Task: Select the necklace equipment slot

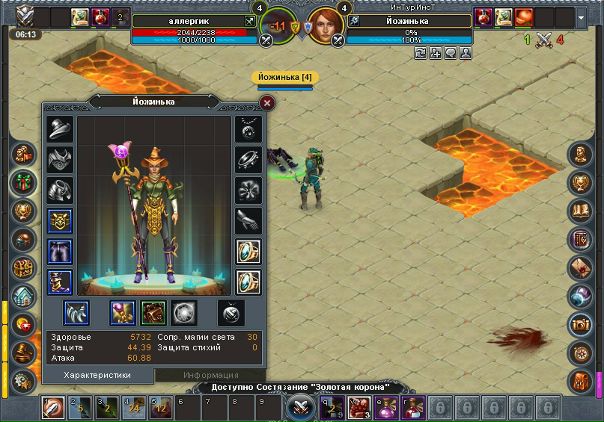Action: [x=247, y=129]
